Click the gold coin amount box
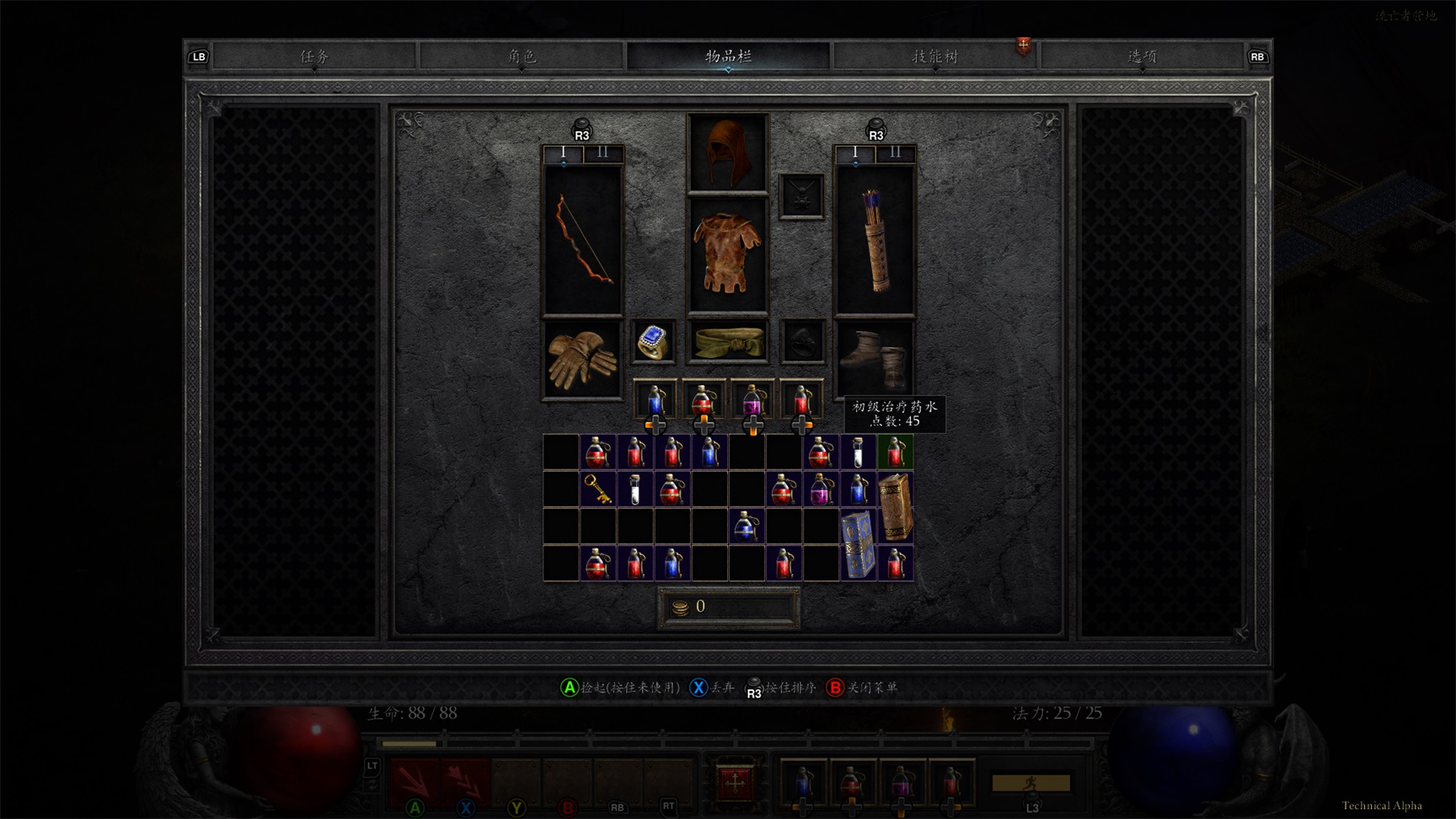Image resolution: width=1456 pixels, height=819 pixels. tap(729, 608)
